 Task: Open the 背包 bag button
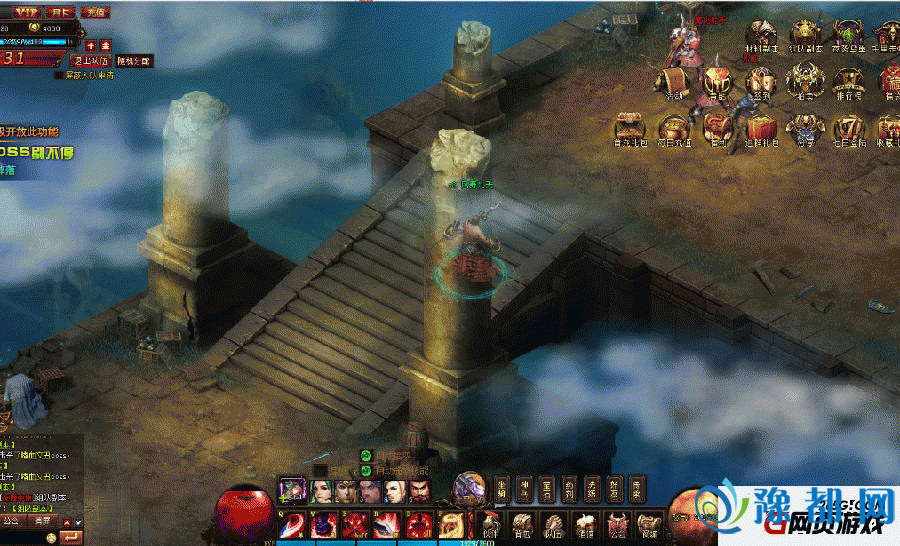(x=522, y=522)
